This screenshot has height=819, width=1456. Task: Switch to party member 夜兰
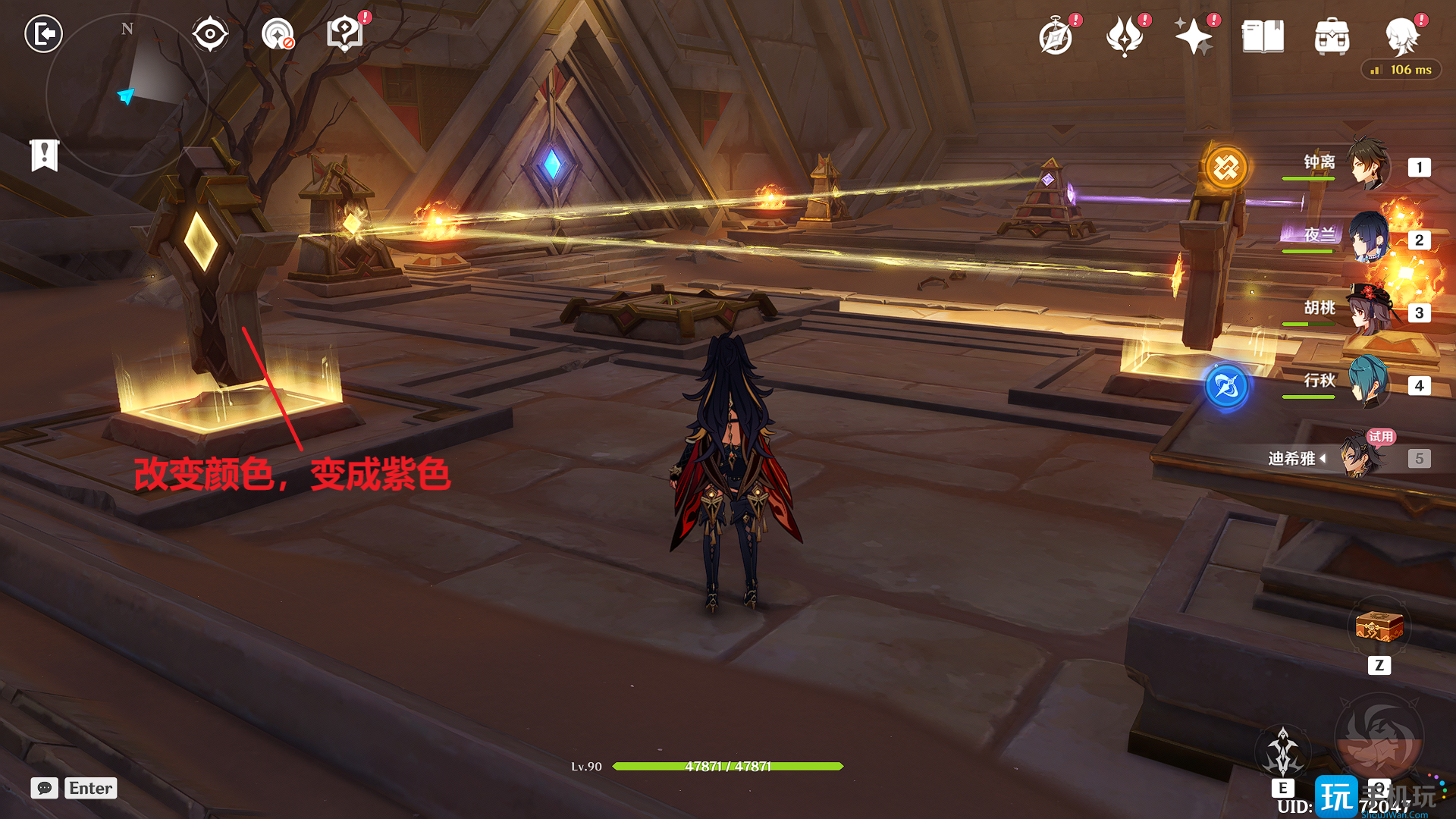[1367, 238]
